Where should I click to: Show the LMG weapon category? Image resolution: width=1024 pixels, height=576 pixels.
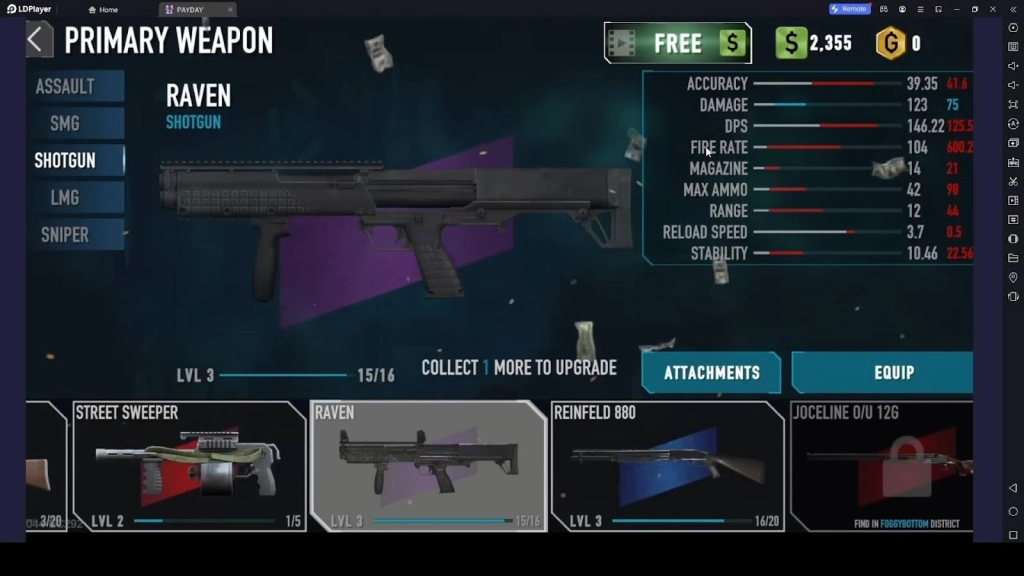pyautogui.click(x=67, y=198)
